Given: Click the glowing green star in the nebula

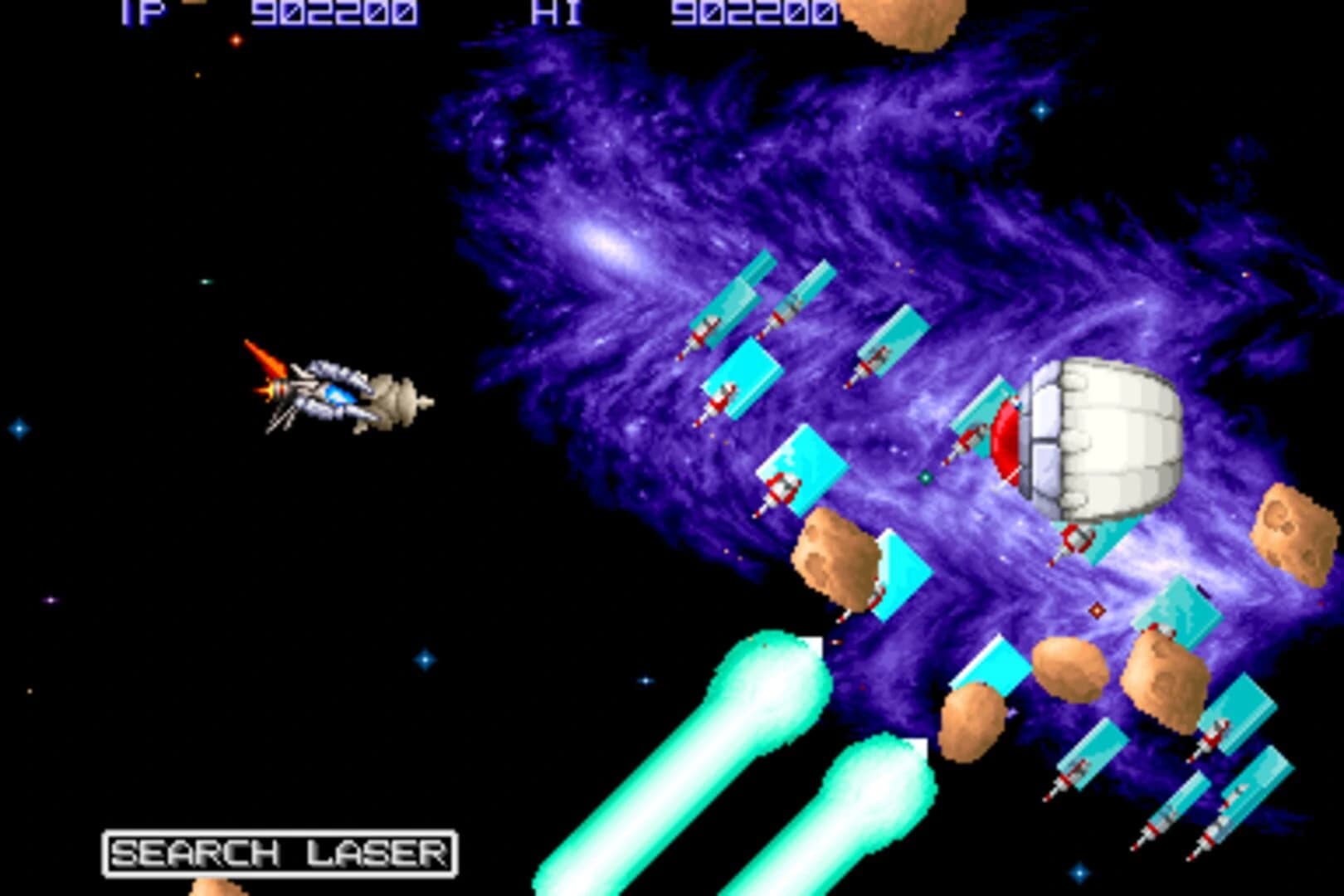Looking at the screenshot, I should click(x=925, y=476).
